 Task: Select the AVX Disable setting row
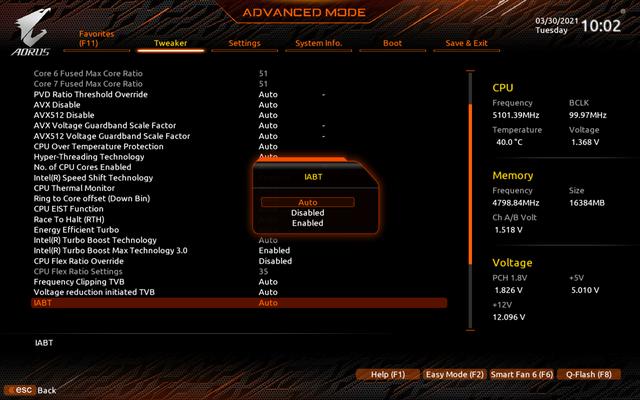[x=57, y=104]
